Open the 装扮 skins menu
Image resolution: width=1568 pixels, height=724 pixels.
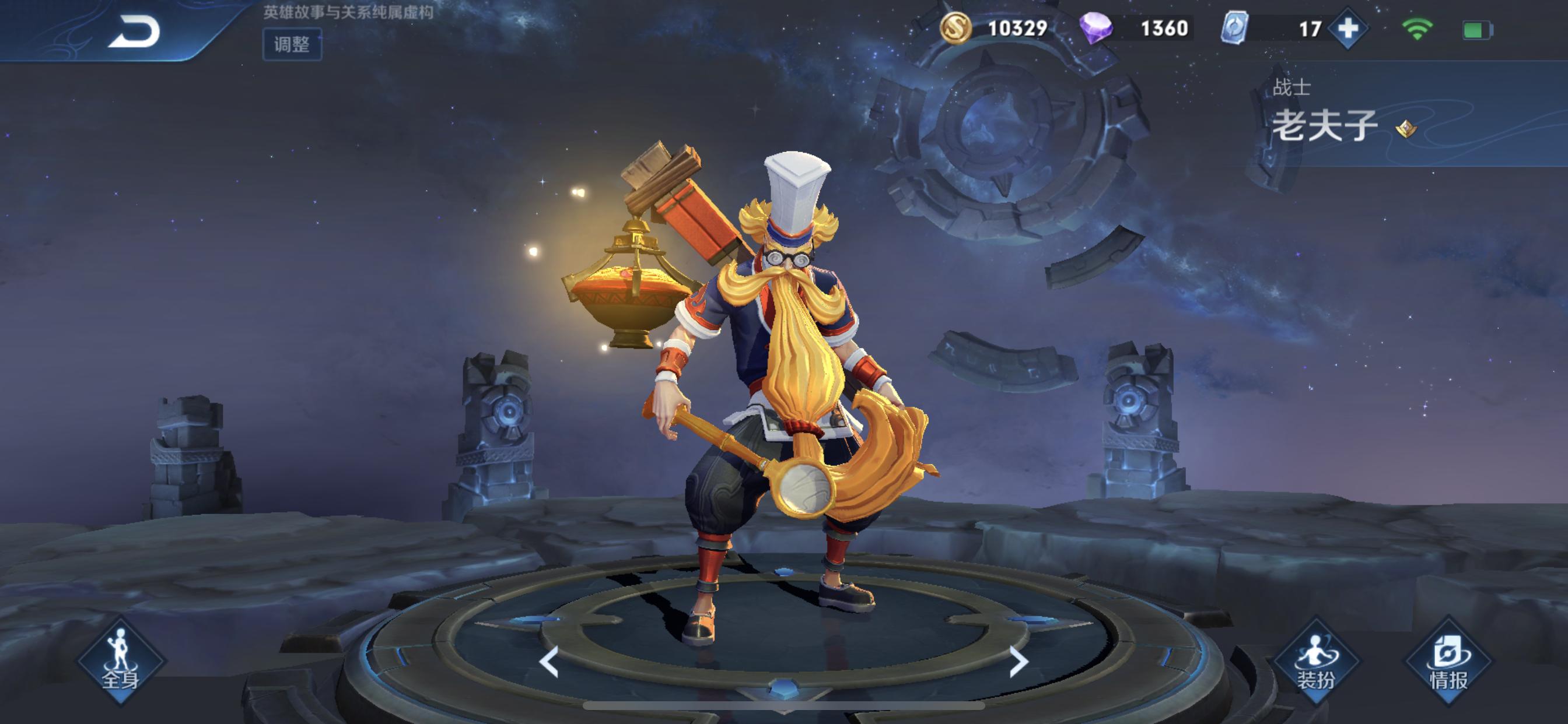click(1316, 661)
